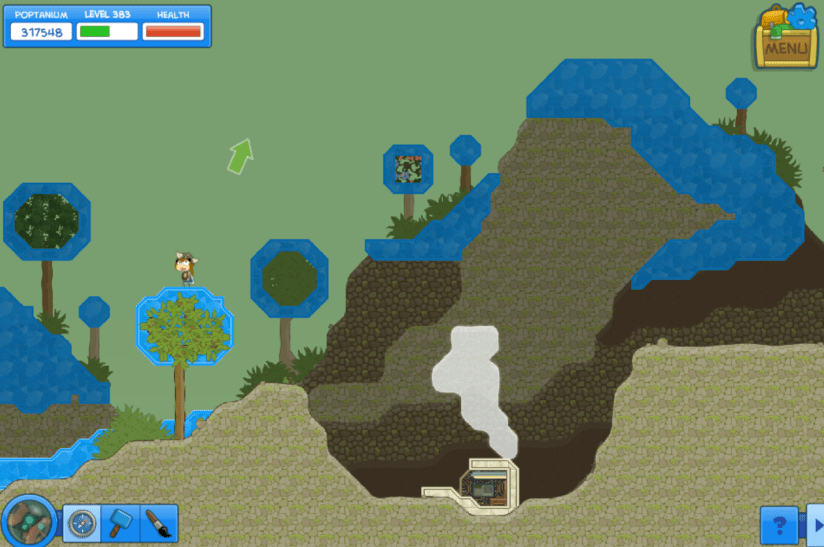Screen dimensions: 824x547
Task: Click the right arrow expander button
Action: (x=815, y=524)
